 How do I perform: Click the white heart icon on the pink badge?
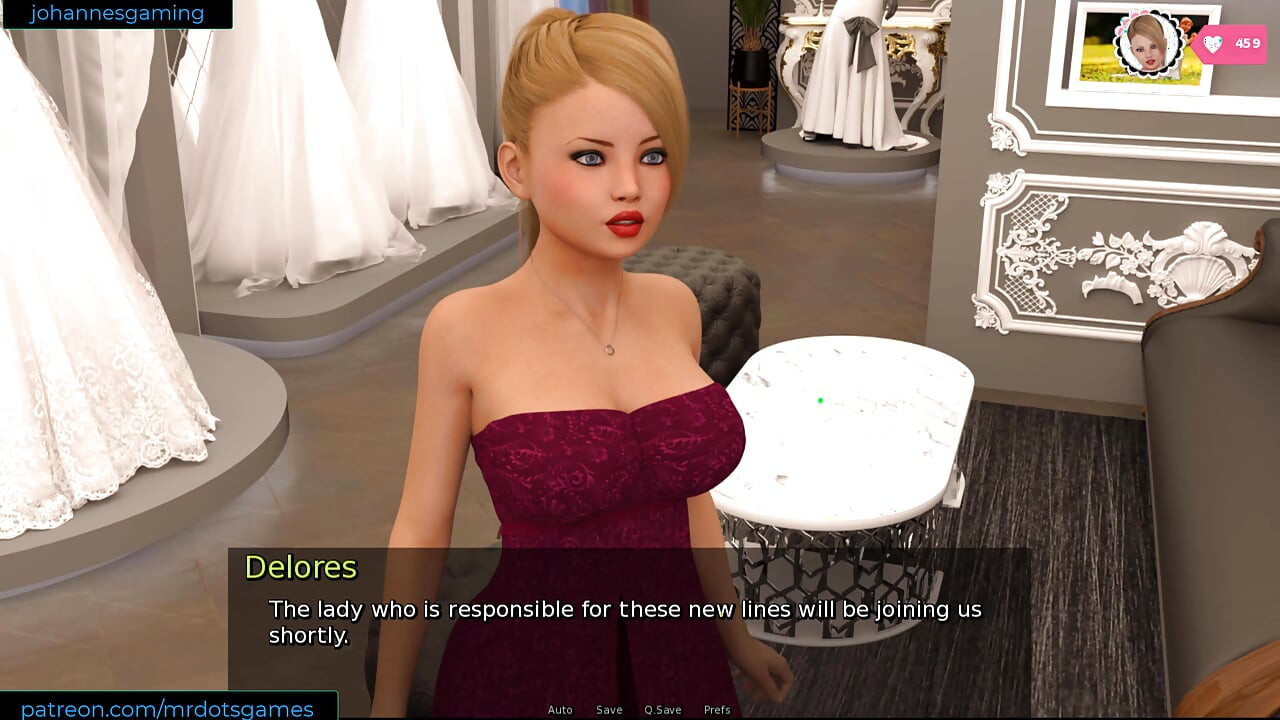click(x=1213, y=44)
